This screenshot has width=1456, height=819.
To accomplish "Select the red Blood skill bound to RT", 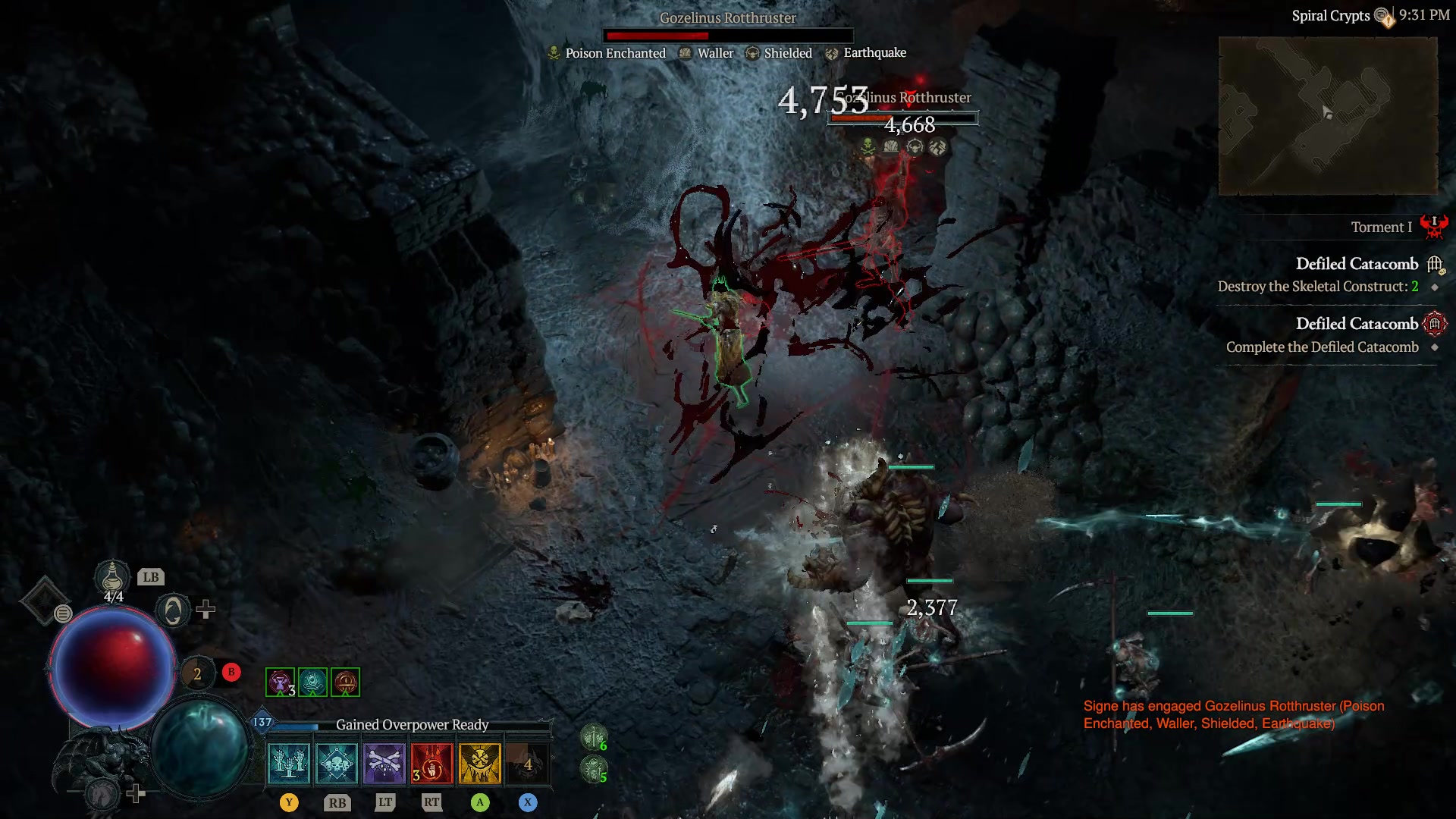I will pos(432,764).
